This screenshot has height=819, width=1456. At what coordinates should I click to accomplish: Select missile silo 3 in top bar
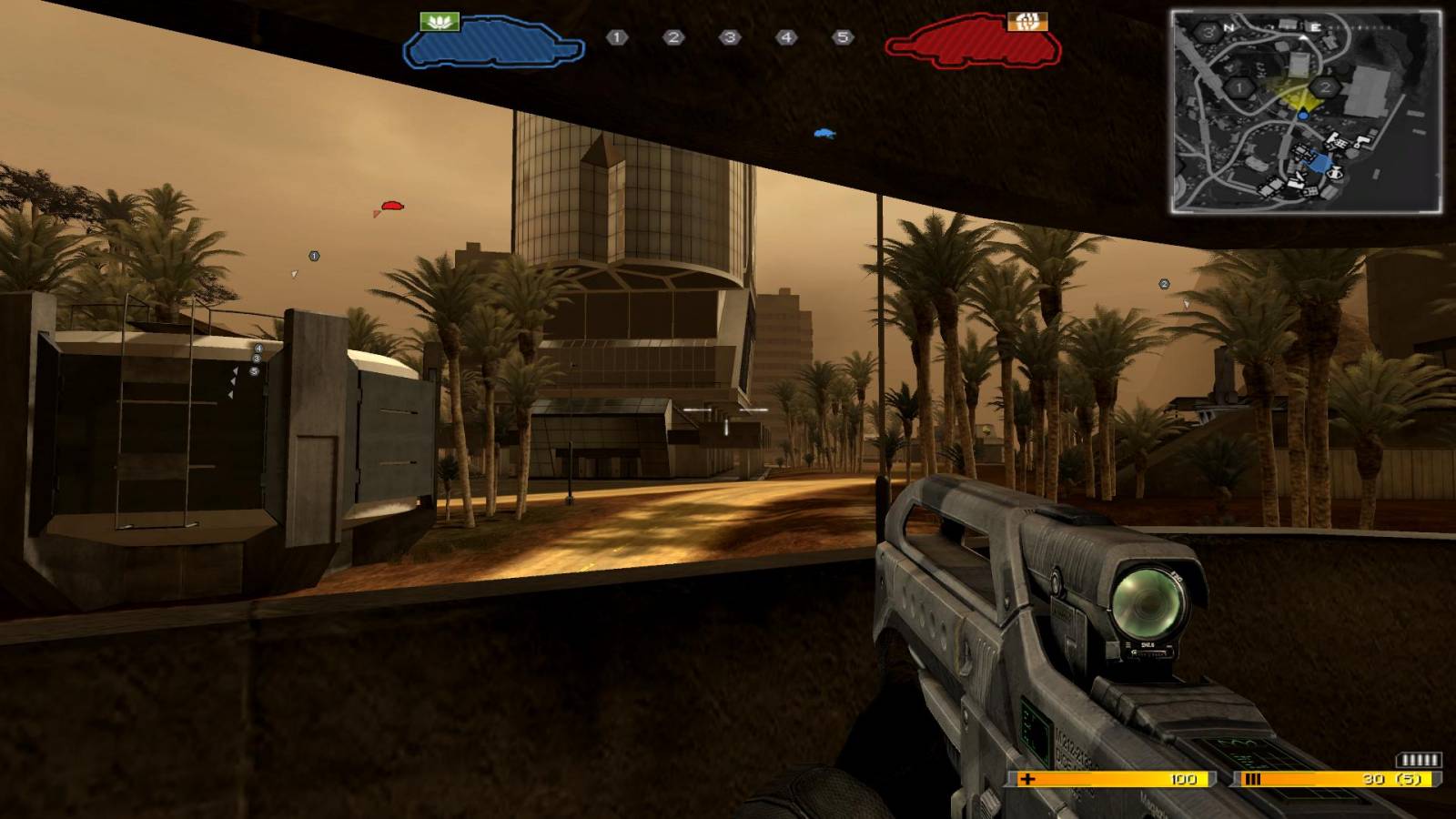730,37
